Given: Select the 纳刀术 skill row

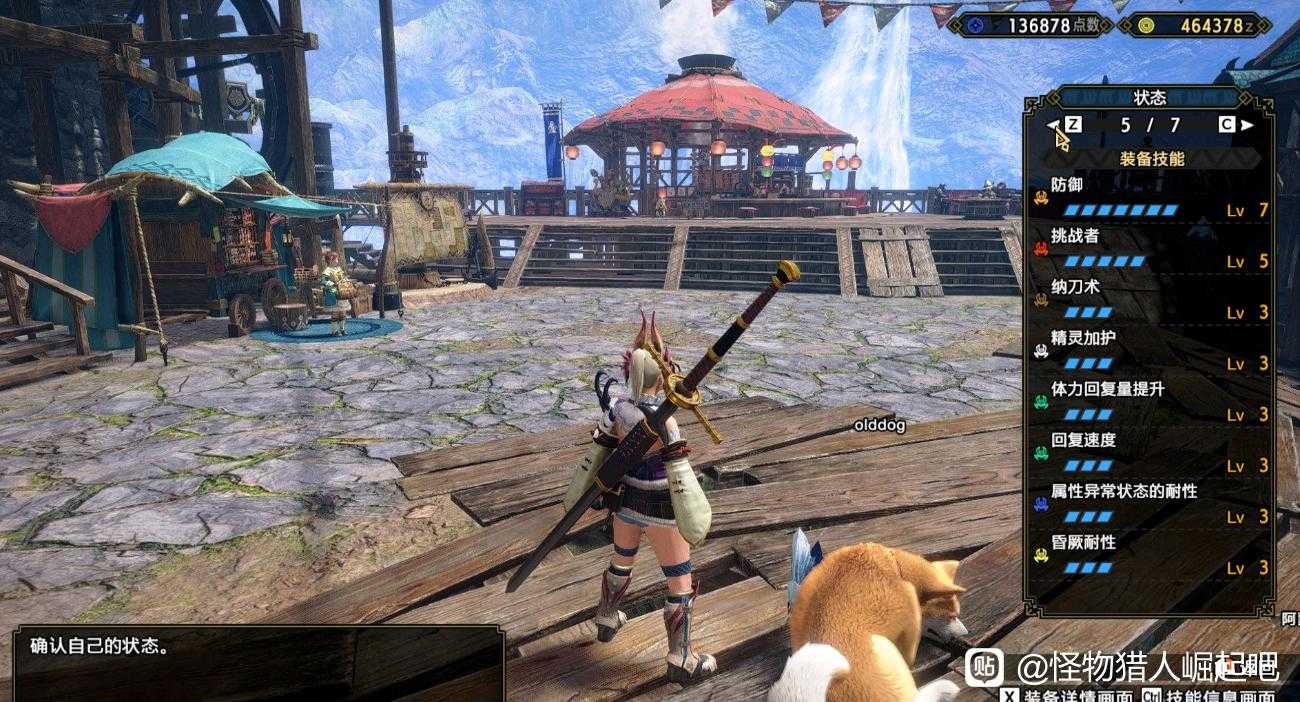Looking at the screenshot, I should pos(1150,300).
